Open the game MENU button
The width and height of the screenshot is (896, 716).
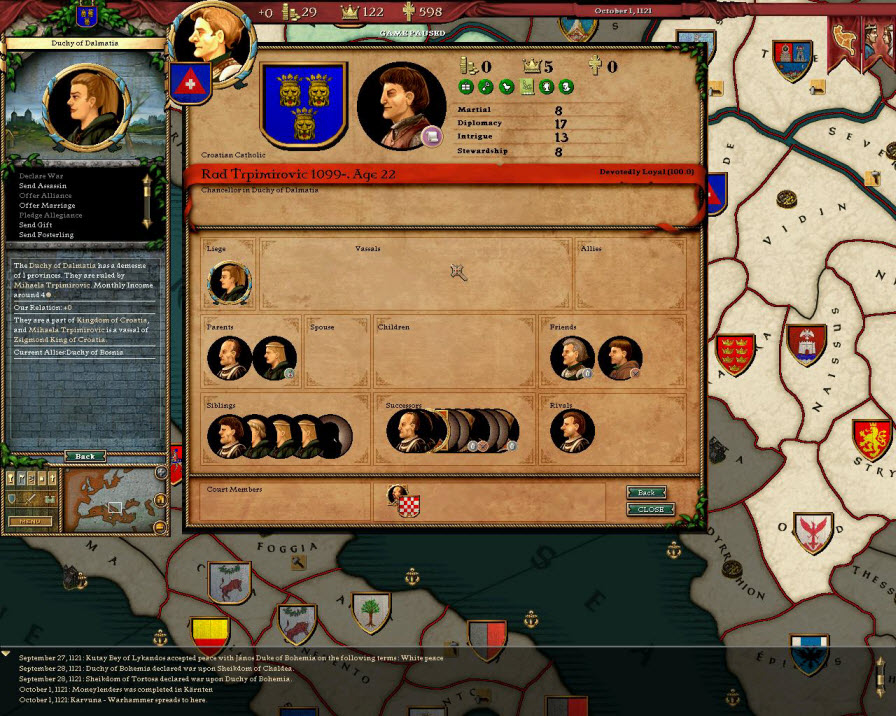pyautogui.click(x=30, y=521)
